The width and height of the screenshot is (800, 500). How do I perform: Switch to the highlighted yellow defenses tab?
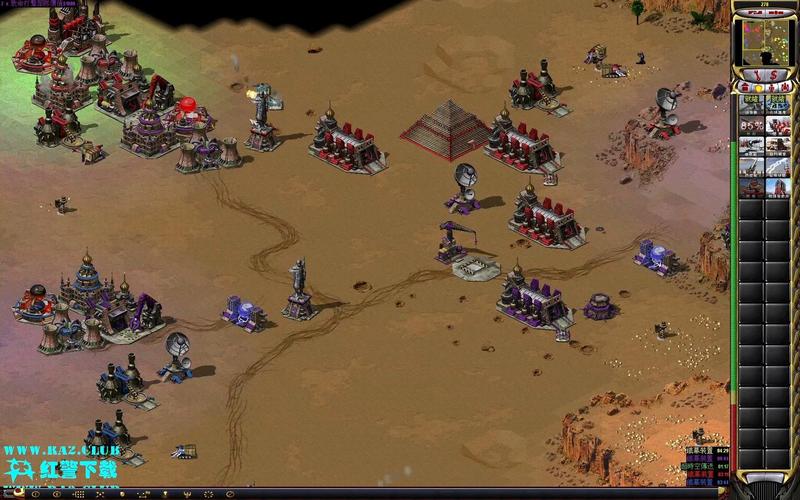coord(758,87)
